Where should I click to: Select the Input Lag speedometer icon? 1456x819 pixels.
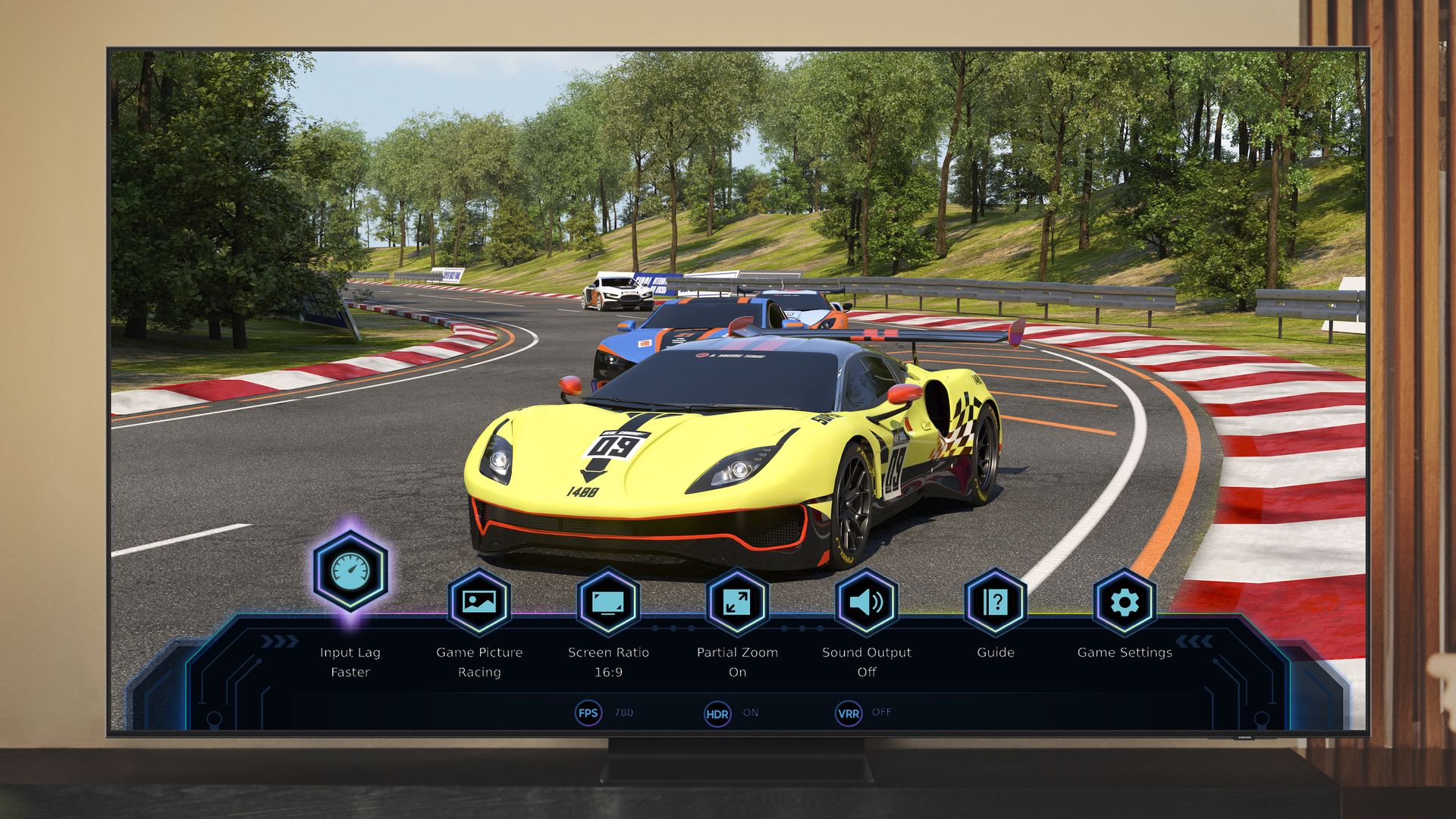350,570
